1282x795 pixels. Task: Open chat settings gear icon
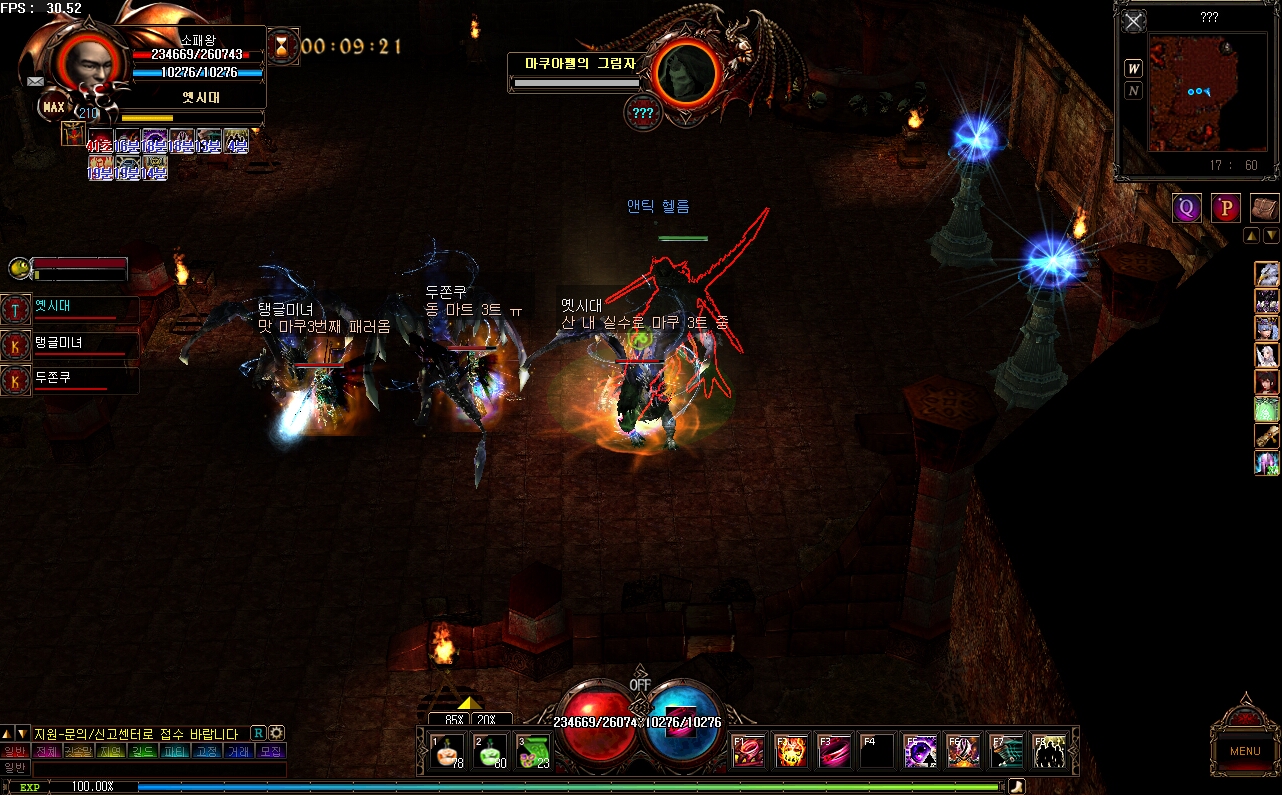click(x=277, y=733)
